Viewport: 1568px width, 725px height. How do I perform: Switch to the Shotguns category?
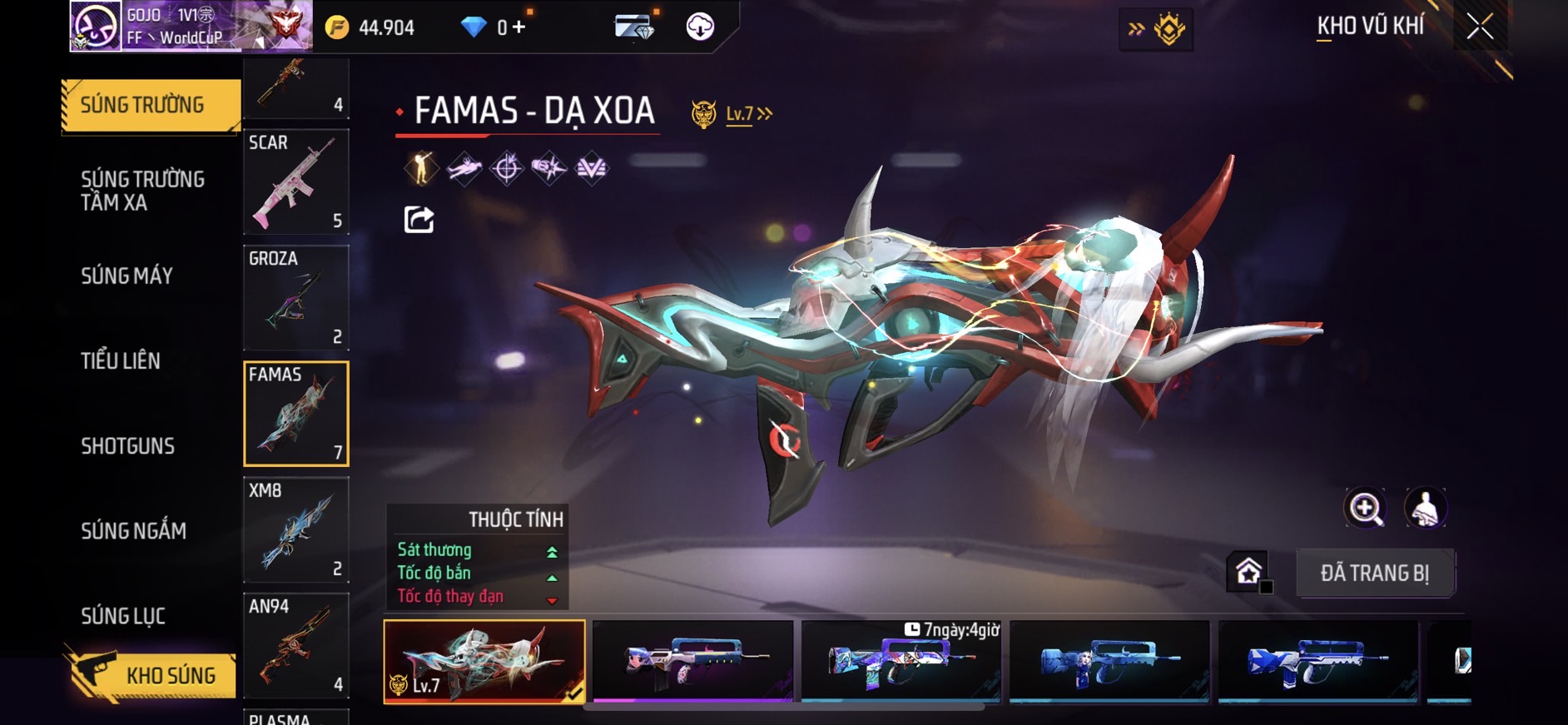[127, 445]
